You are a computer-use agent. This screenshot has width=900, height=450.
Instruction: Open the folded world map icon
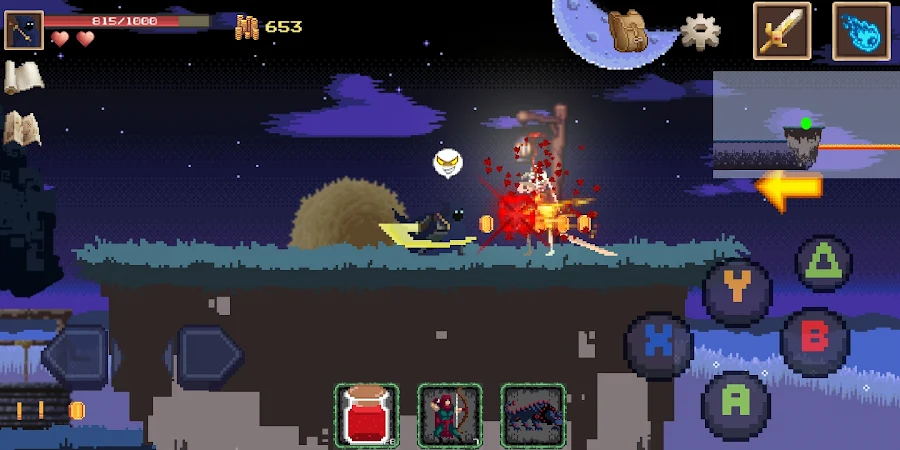point(22,128)
